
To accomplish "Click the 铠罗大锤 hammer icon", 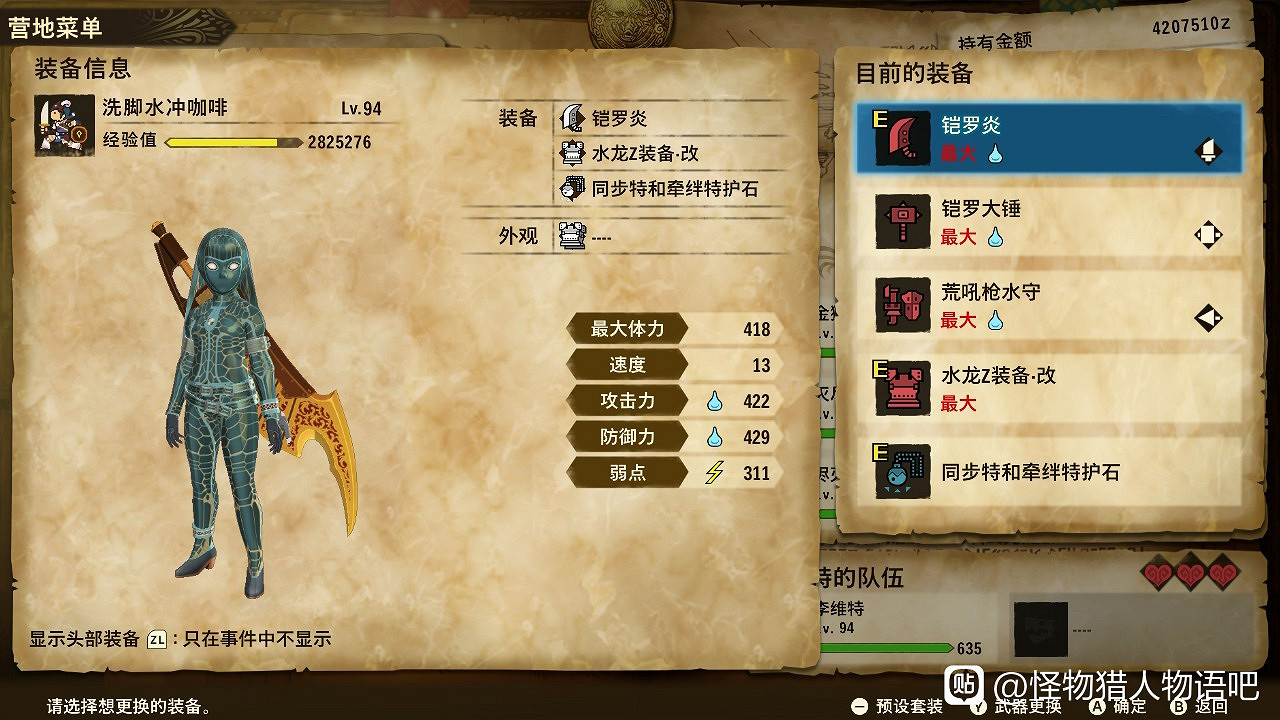I will [x=901, y=222].
